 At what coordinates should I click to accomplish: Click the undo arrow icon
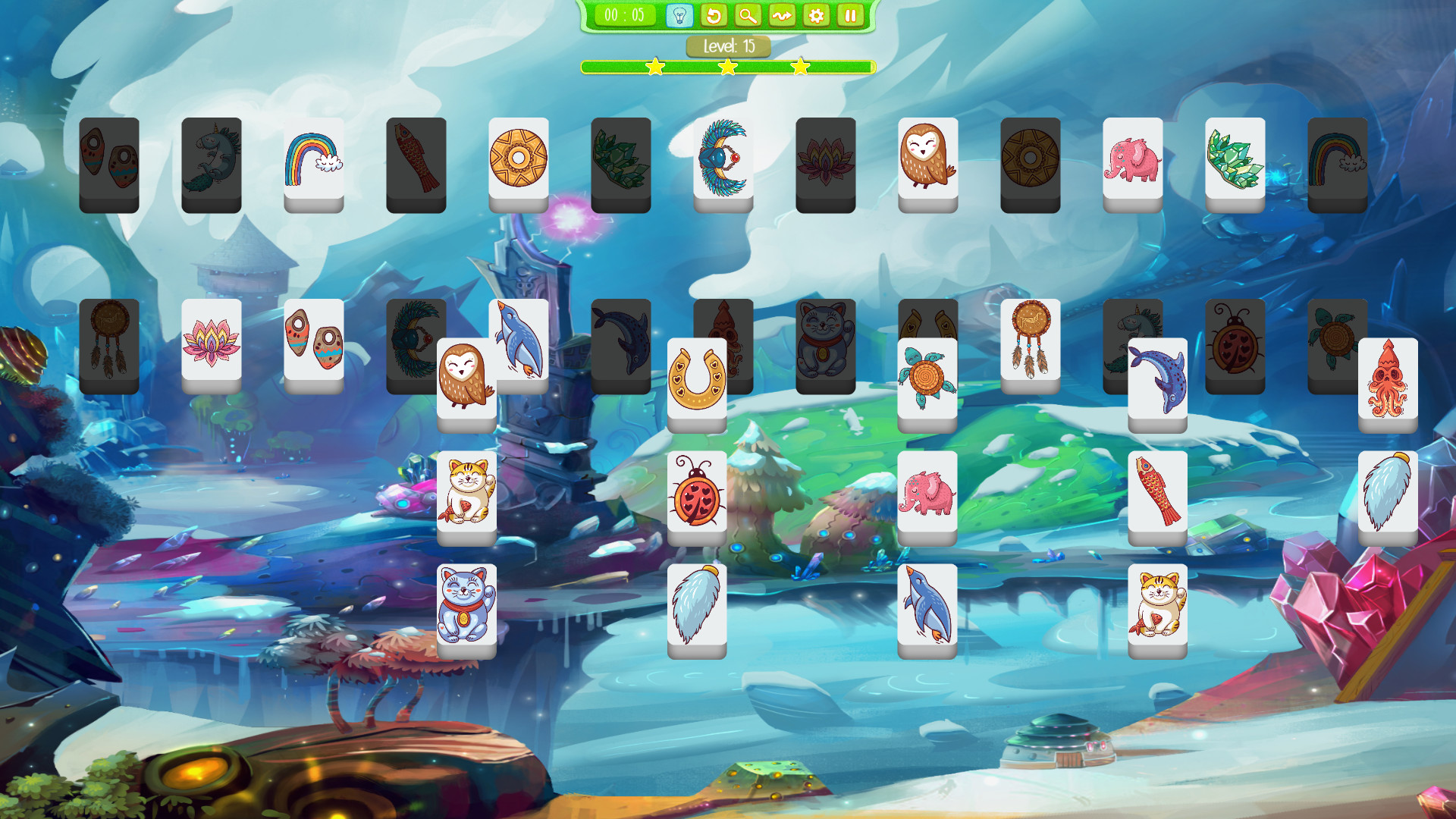pos(714,14)
